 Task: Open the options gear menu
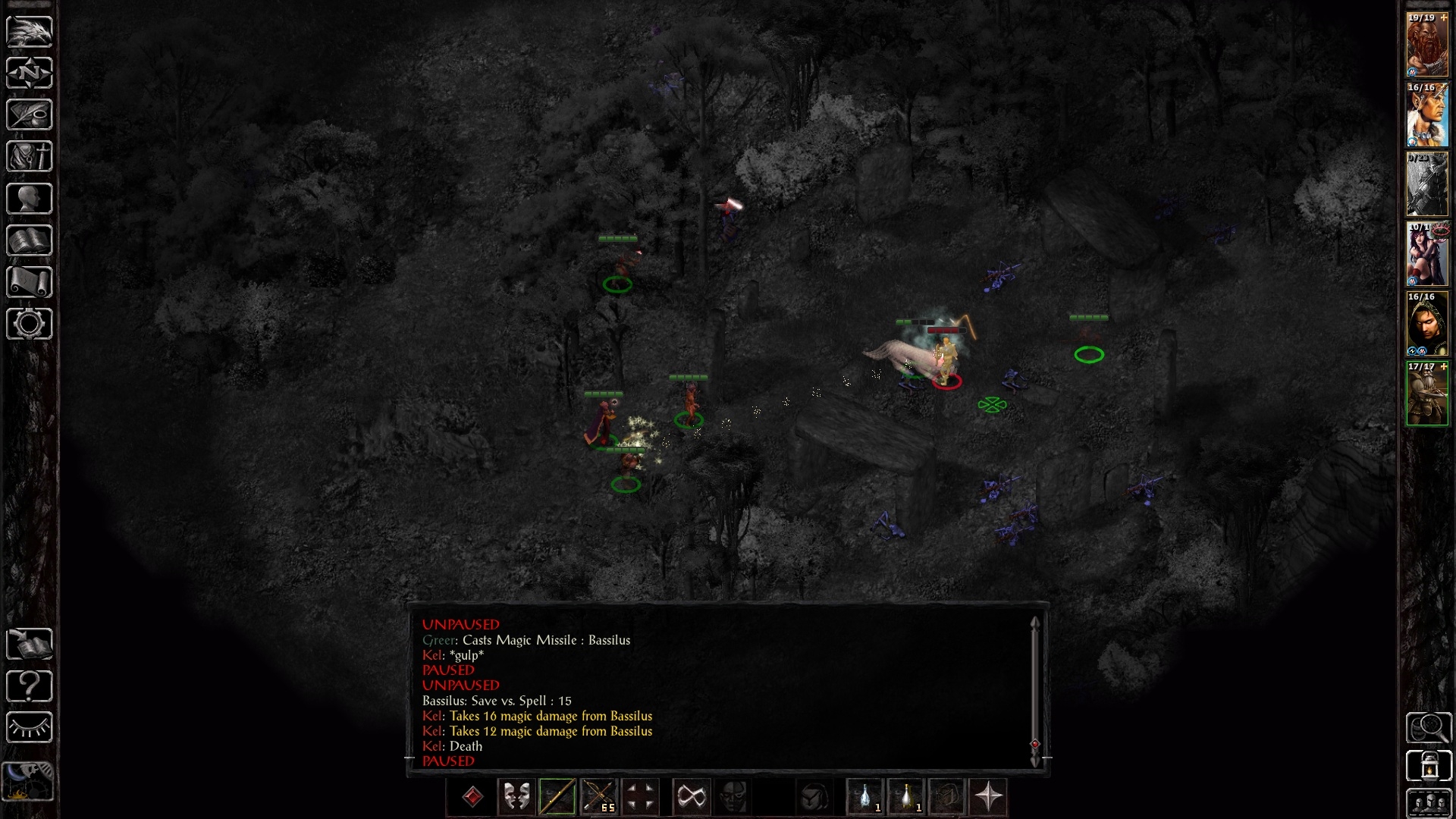(30, 324)
